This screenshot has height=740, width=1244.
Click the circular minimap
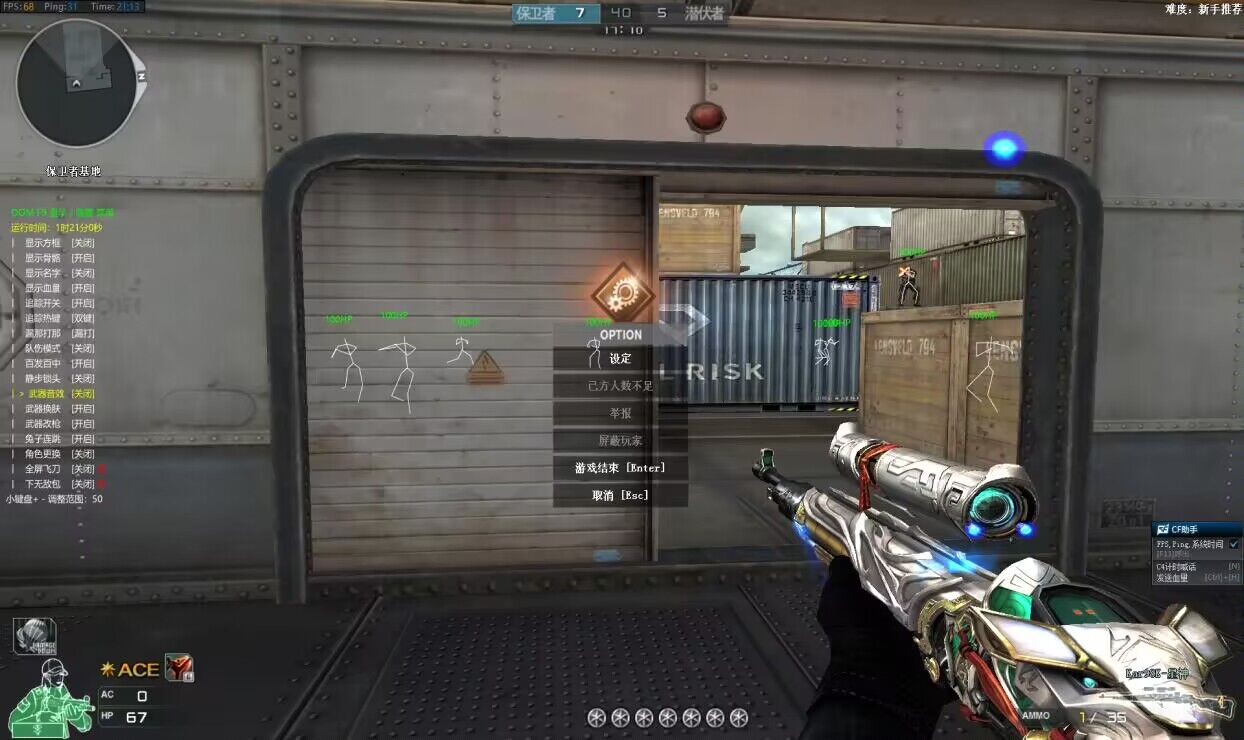pos(76,83)
